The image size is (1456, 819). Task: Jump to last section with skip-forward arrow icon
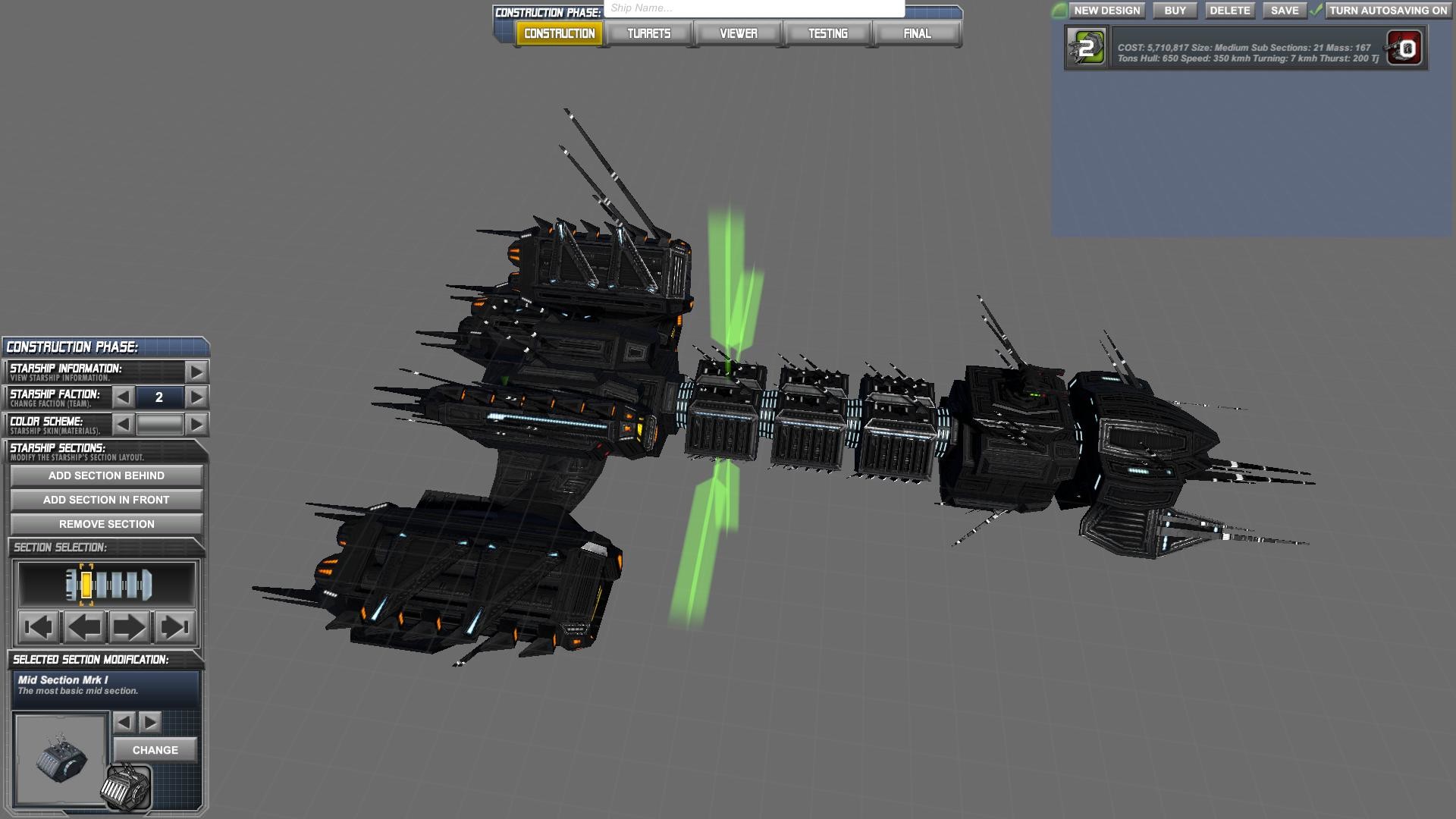[x=177, y=626]
